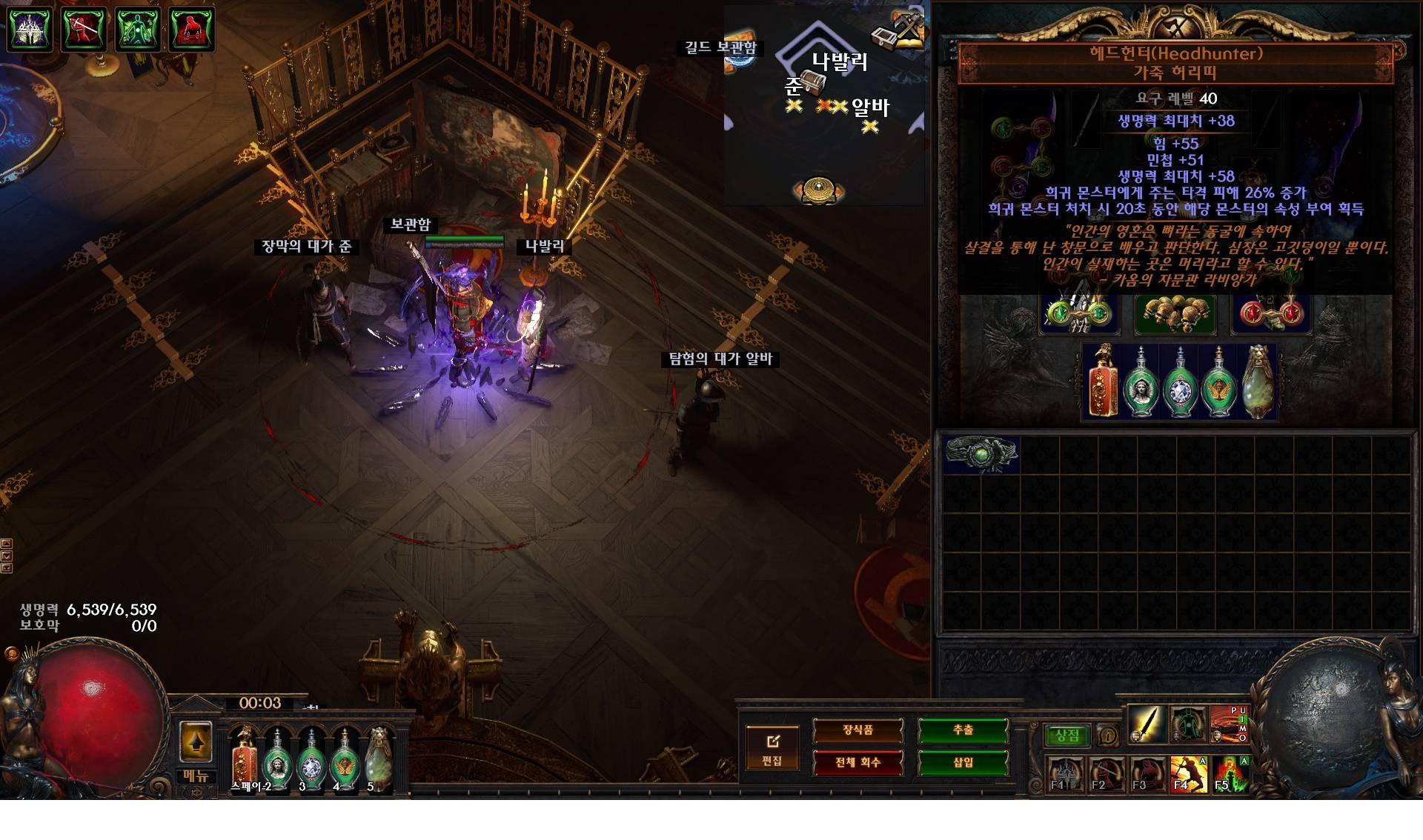Screen dimensions: 1423x840
Task: Use the diamond flask in slot 3
Action: coord(311,757)
